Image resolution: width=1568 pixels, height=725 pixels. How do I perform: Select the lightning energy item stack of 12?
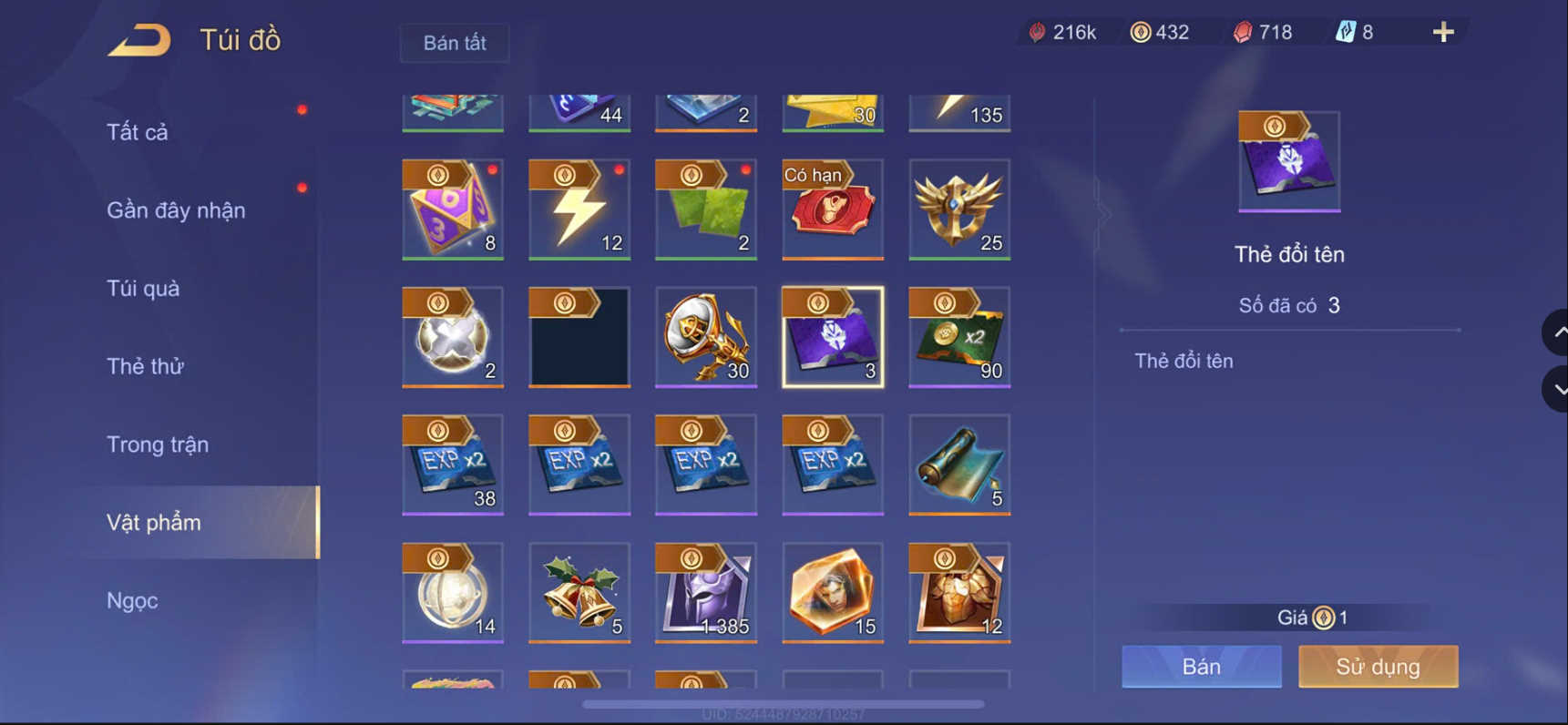tap(579, 209)
